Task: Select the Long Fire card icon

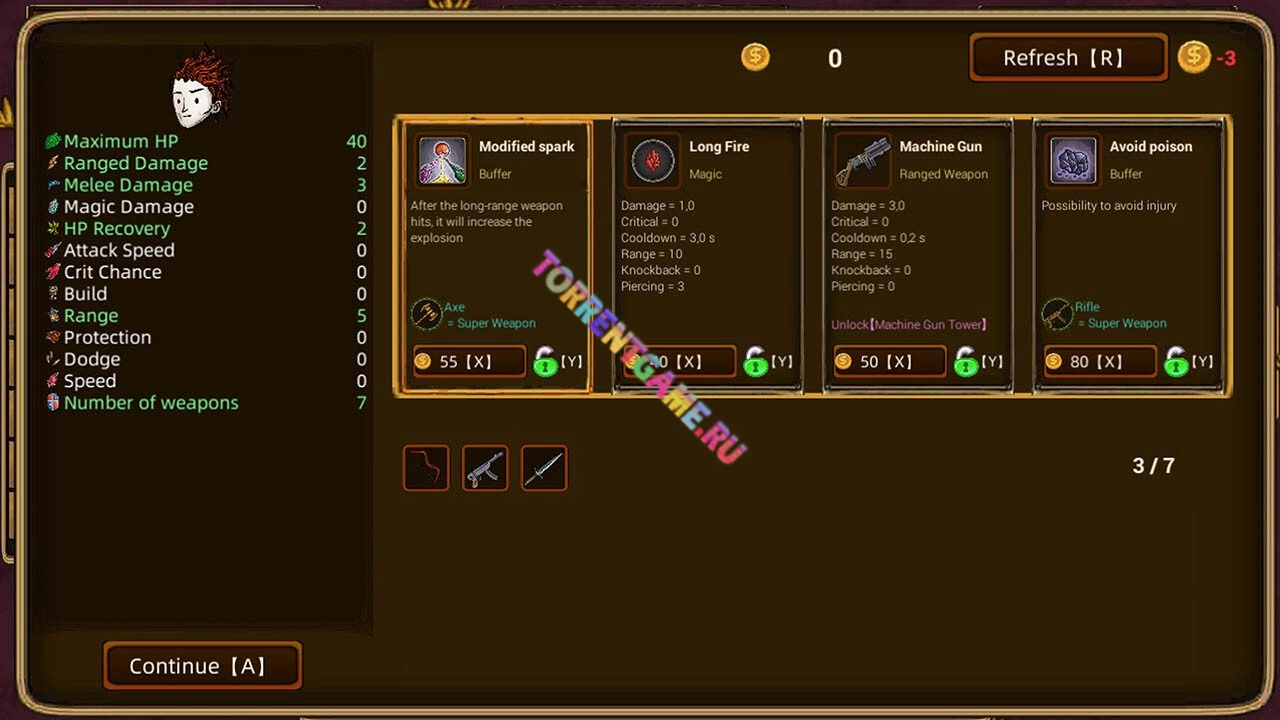Action: [x=653, y=160]
